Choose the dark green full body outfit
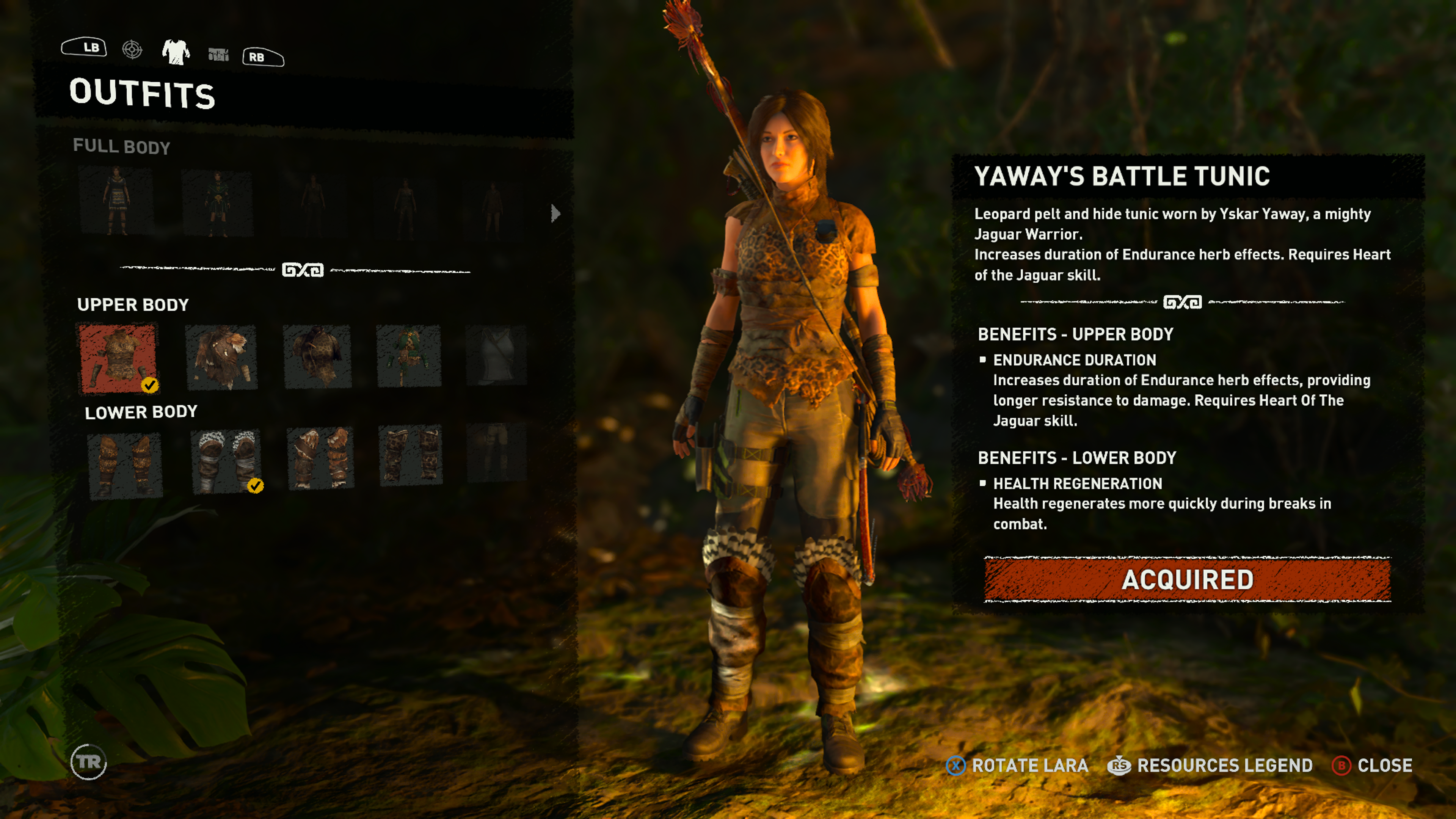Image resolution: width=1456 pixels, height=819 pixels. (217, 203)
